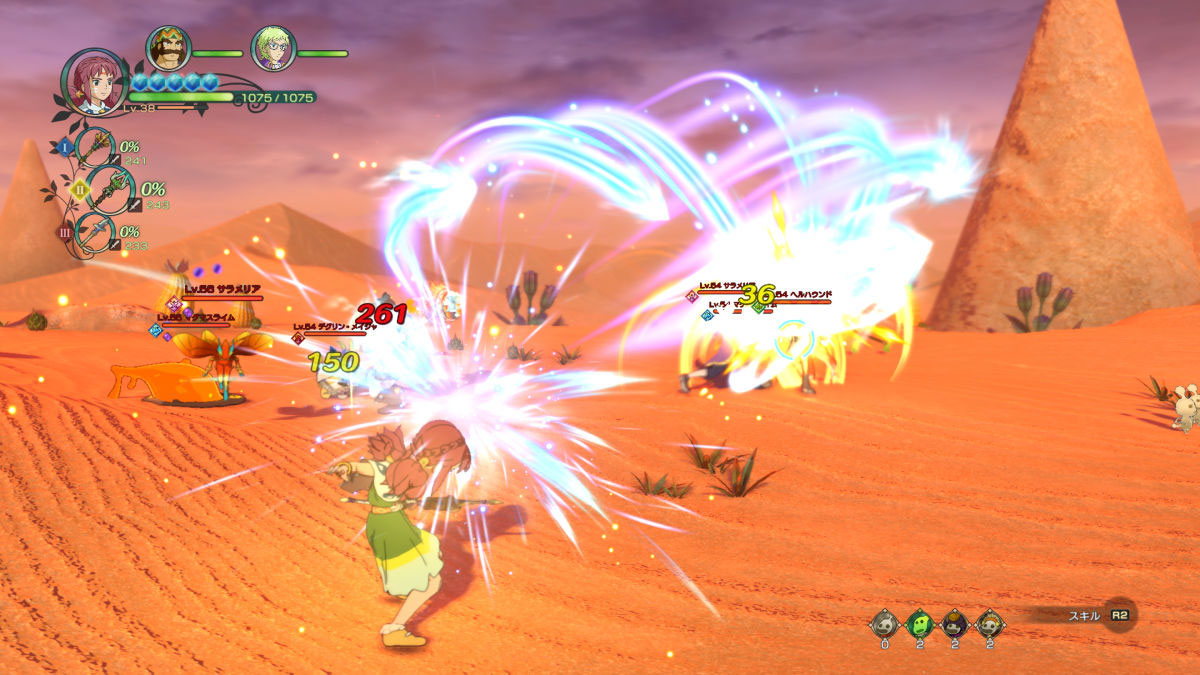Viewport: 1200px width, 675px height.
Task: Switch to the mustached party member portrait
Action: [x=169, y=47]
